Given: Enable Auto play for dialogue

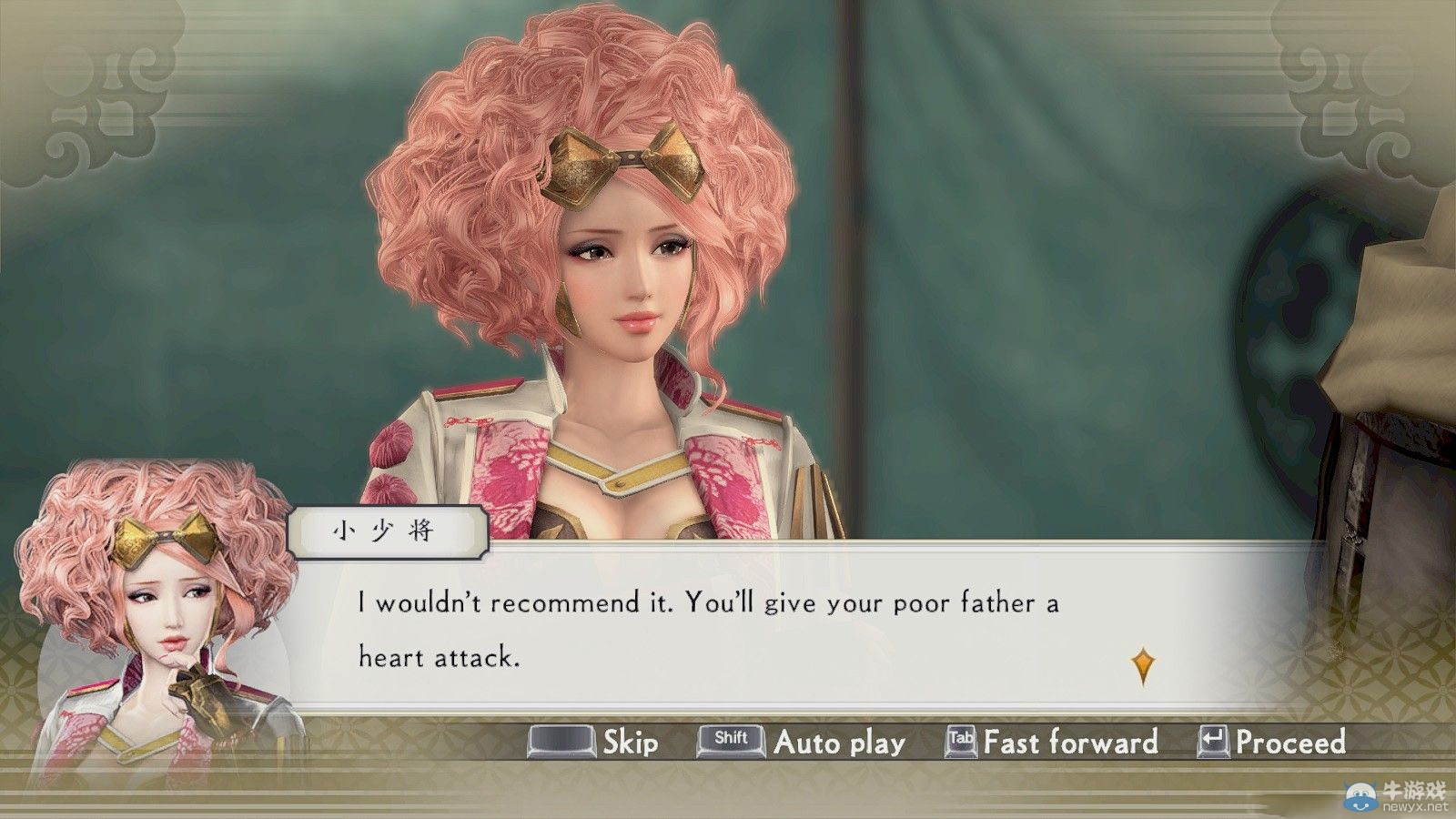Looking at the screenshot, I should (803, 742).
